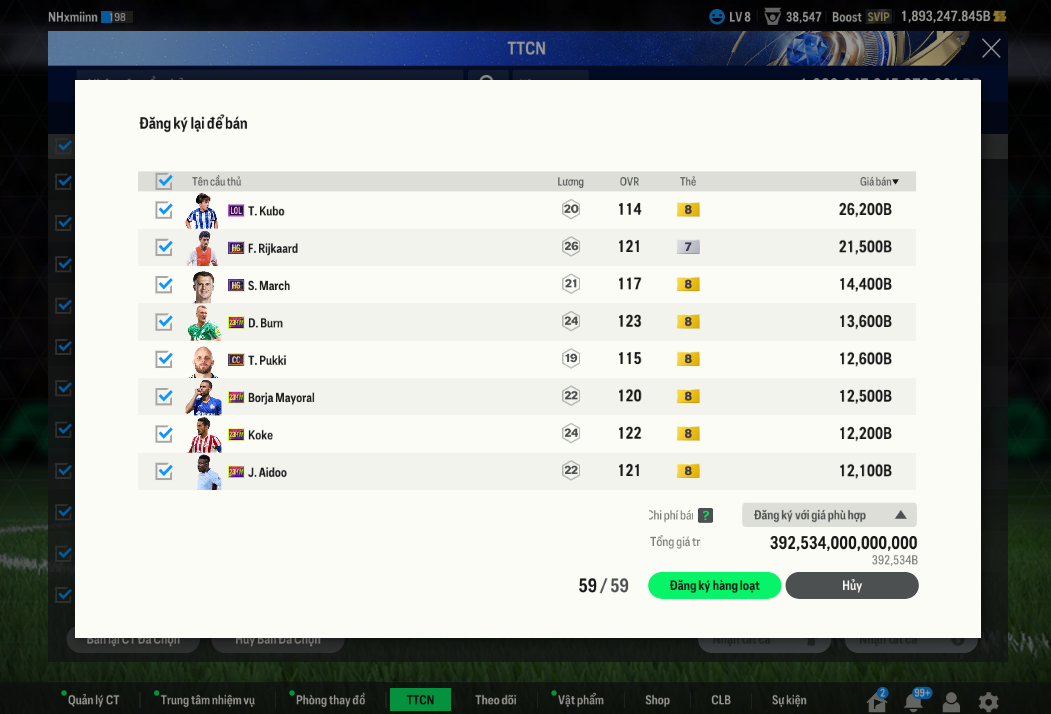Deselect D. Burn's checkbox
The height and width of the screenshot is (714, 1051).
164,322
